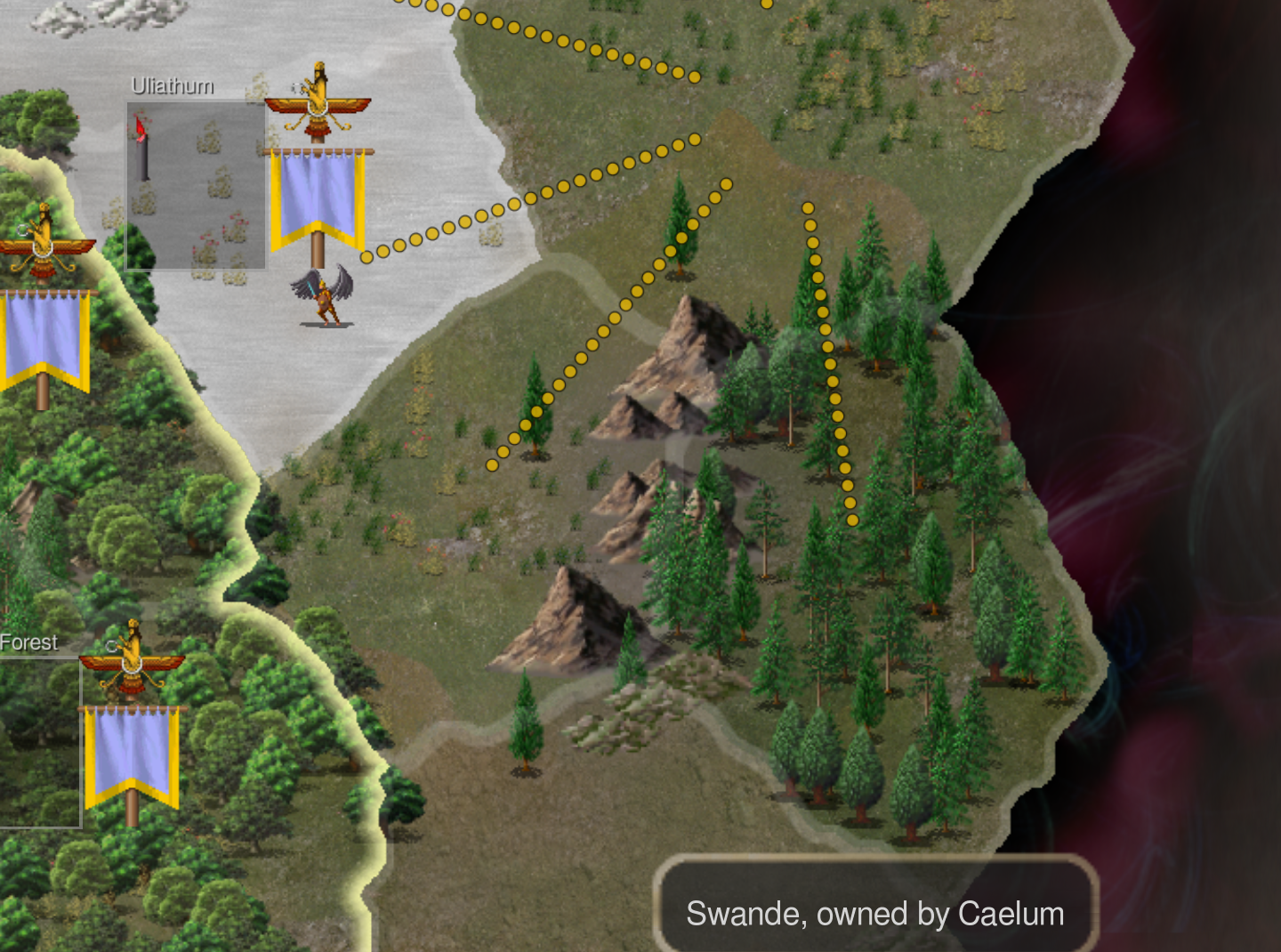Click the Caelum banner by the Forest label
This screenshot has height=952, width=1281.
pos(132,752)
